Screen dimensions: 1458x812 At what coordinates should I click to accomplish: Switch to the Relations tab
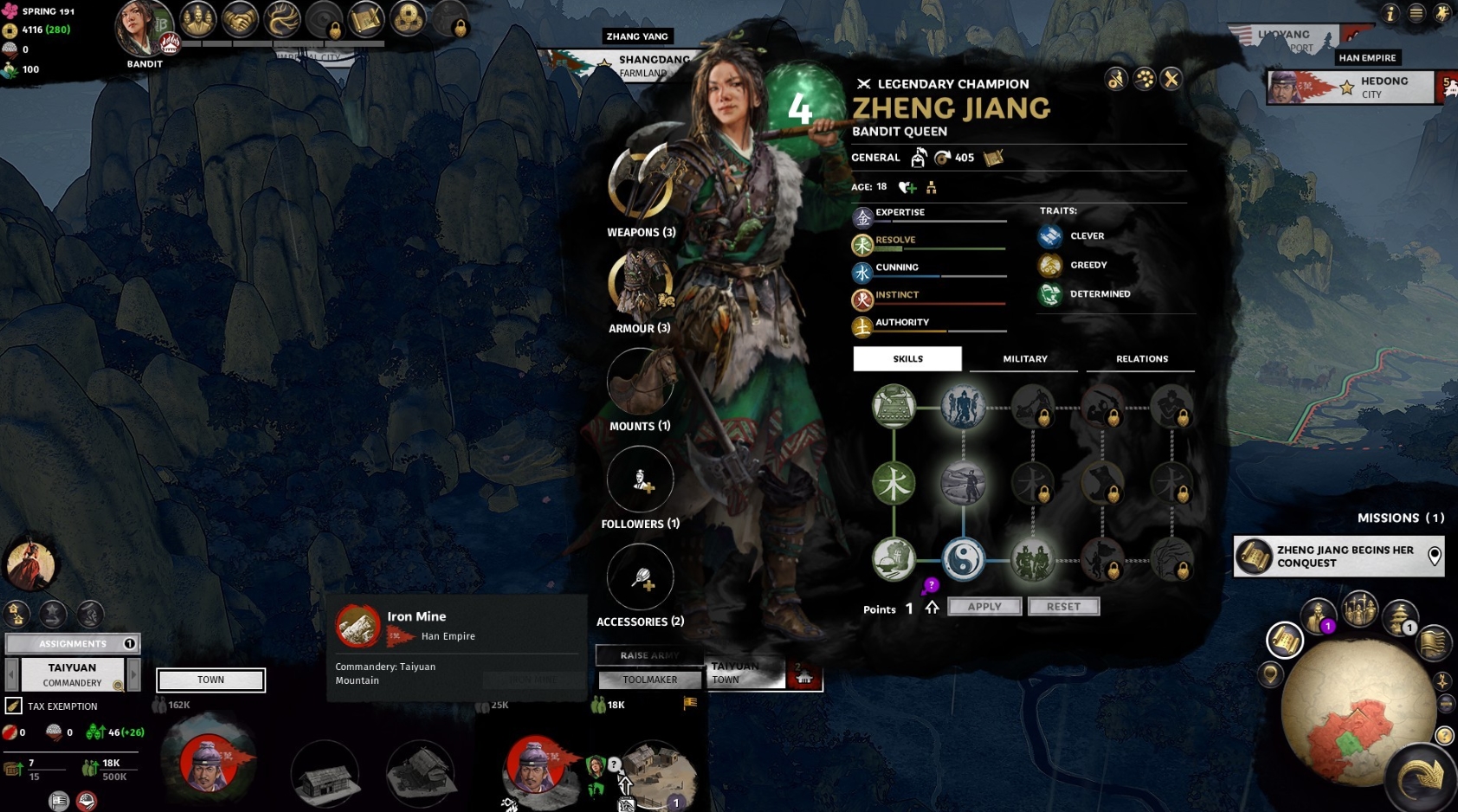pyautogui.click(x=1140, y=358)
